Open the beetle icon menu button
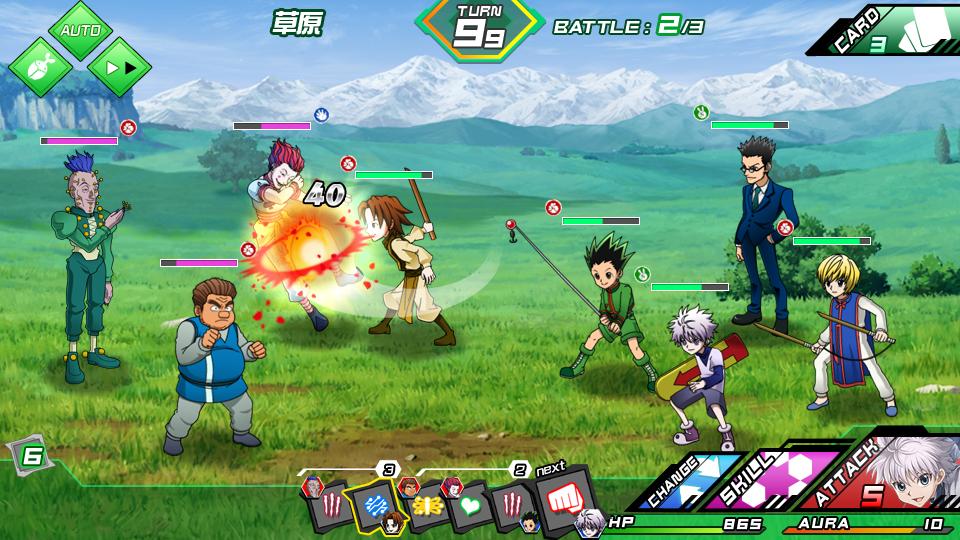960x540 pixels. click(41, 67)
